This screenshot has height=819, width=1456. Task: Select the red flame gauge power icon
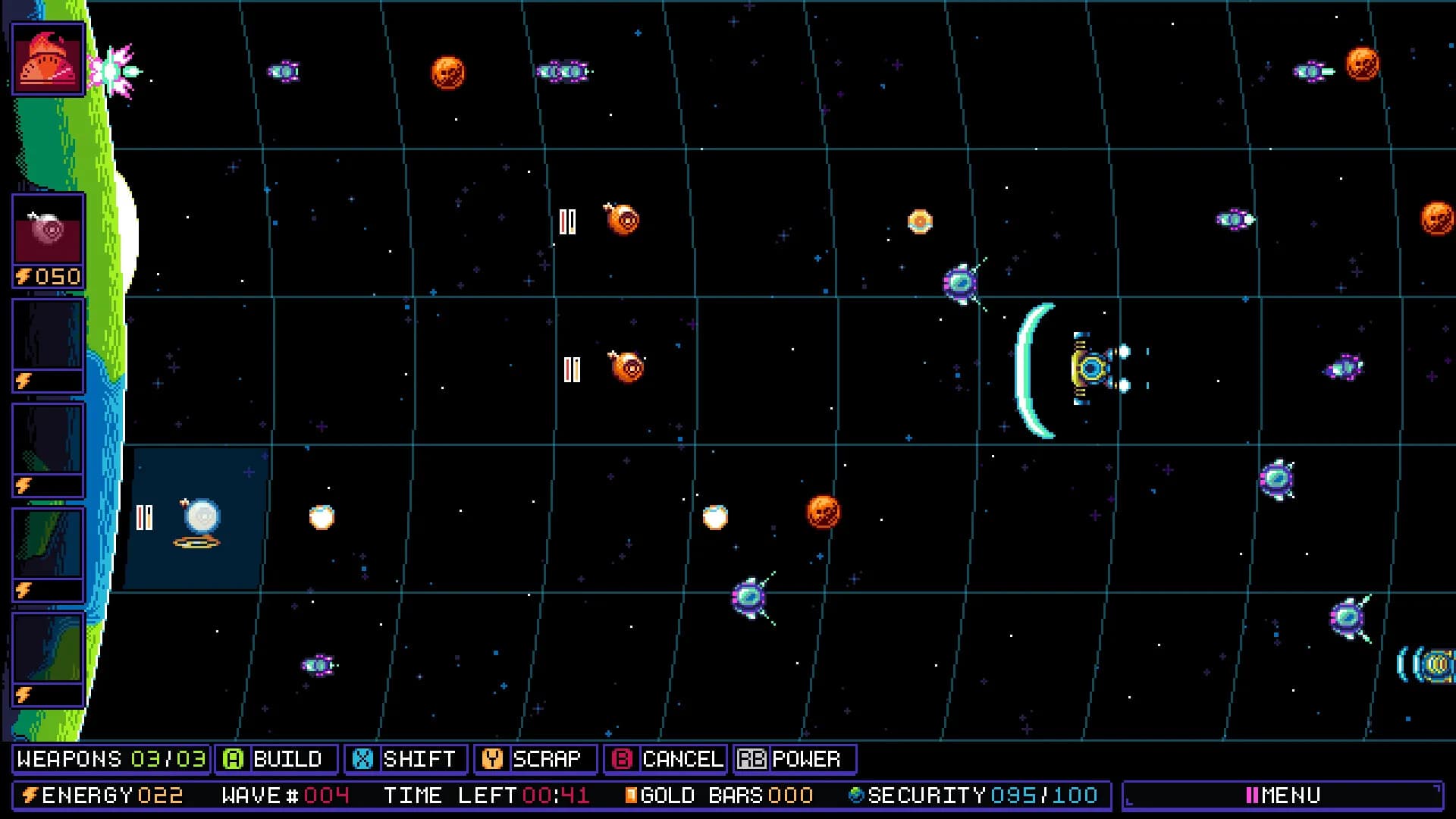48,59
